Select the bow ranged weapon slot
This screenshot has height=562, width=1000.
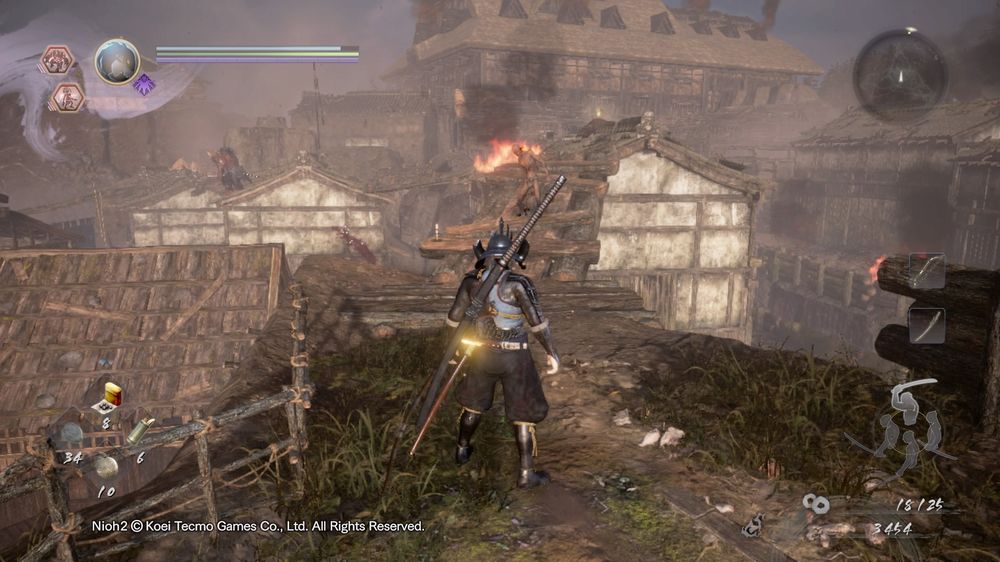926,271
